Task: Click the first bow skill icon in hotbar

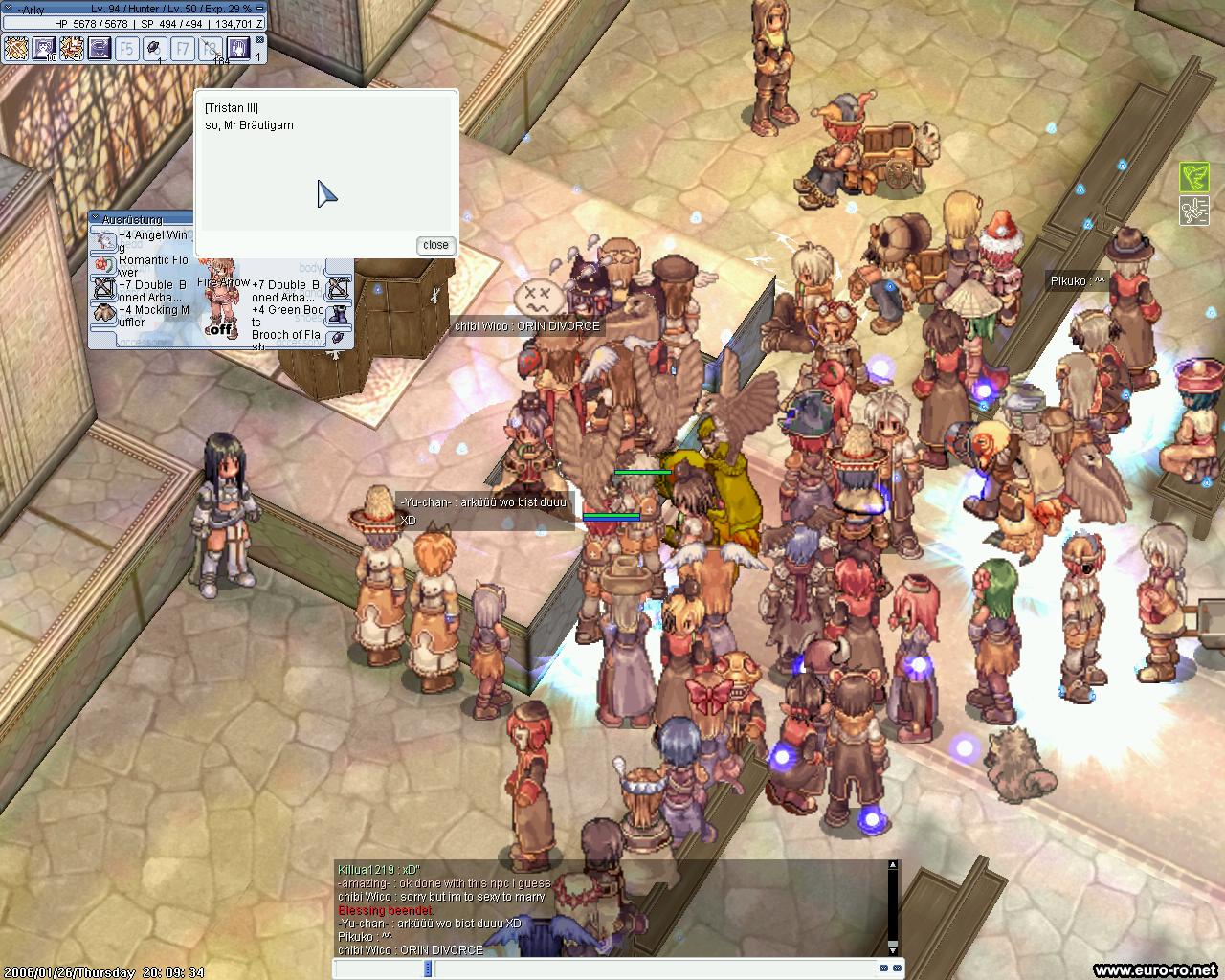Action: point(16,48)
